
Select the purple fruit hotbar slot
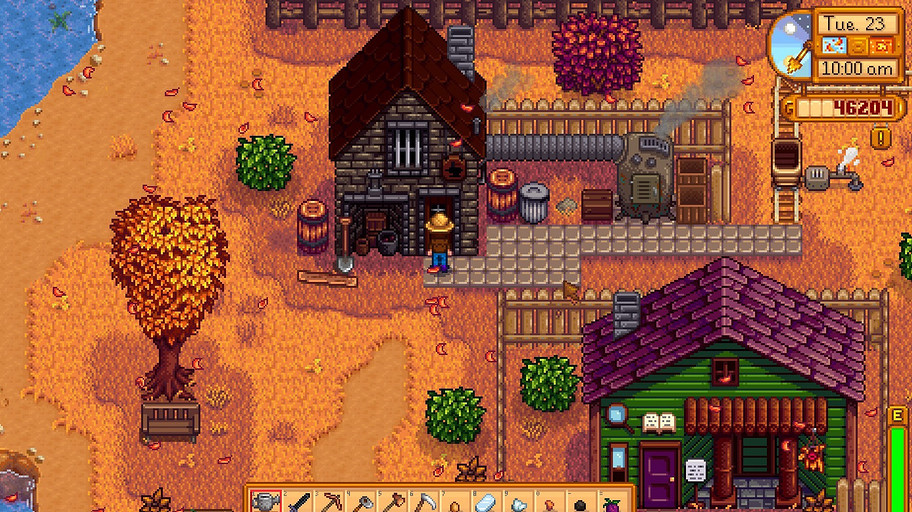[x=611, y=503]
